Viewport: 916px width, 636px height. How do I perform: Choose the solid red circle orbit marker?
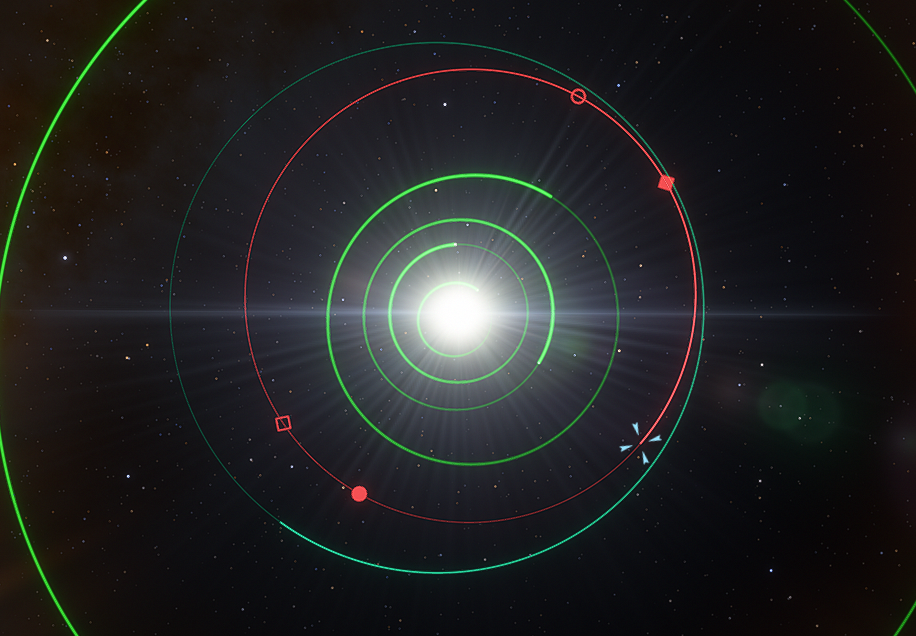[x=360, y=493]
